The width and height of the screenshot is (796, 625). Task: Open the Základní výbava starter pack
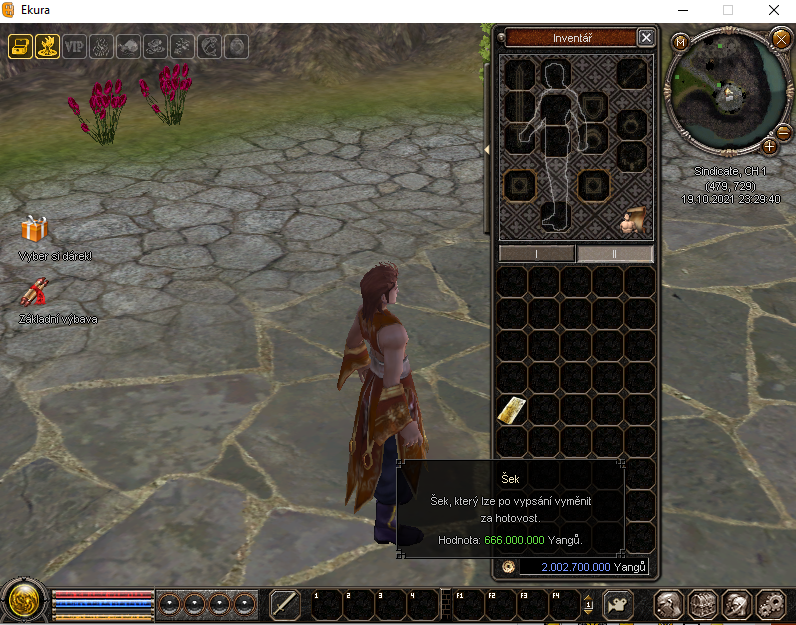click(x=35, y=294)
